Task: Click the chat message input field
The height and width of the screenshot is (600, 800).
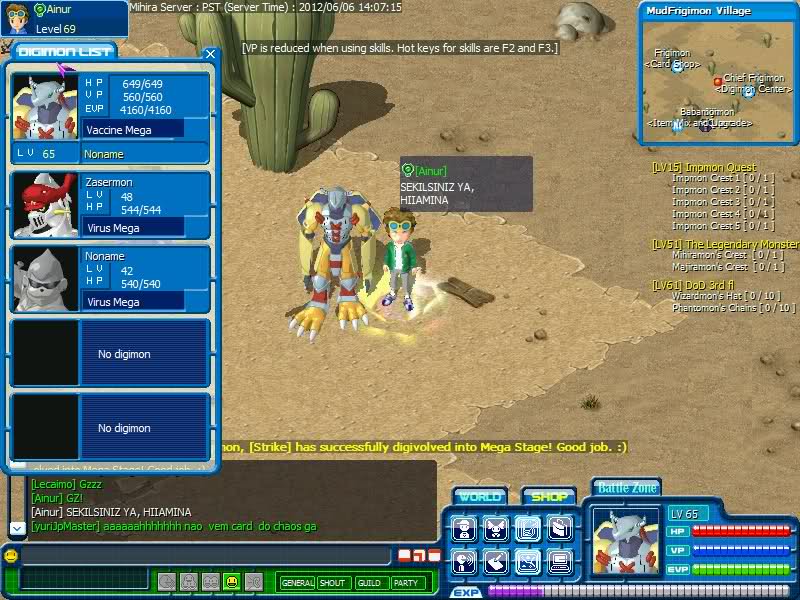Action: click(205, 555)
